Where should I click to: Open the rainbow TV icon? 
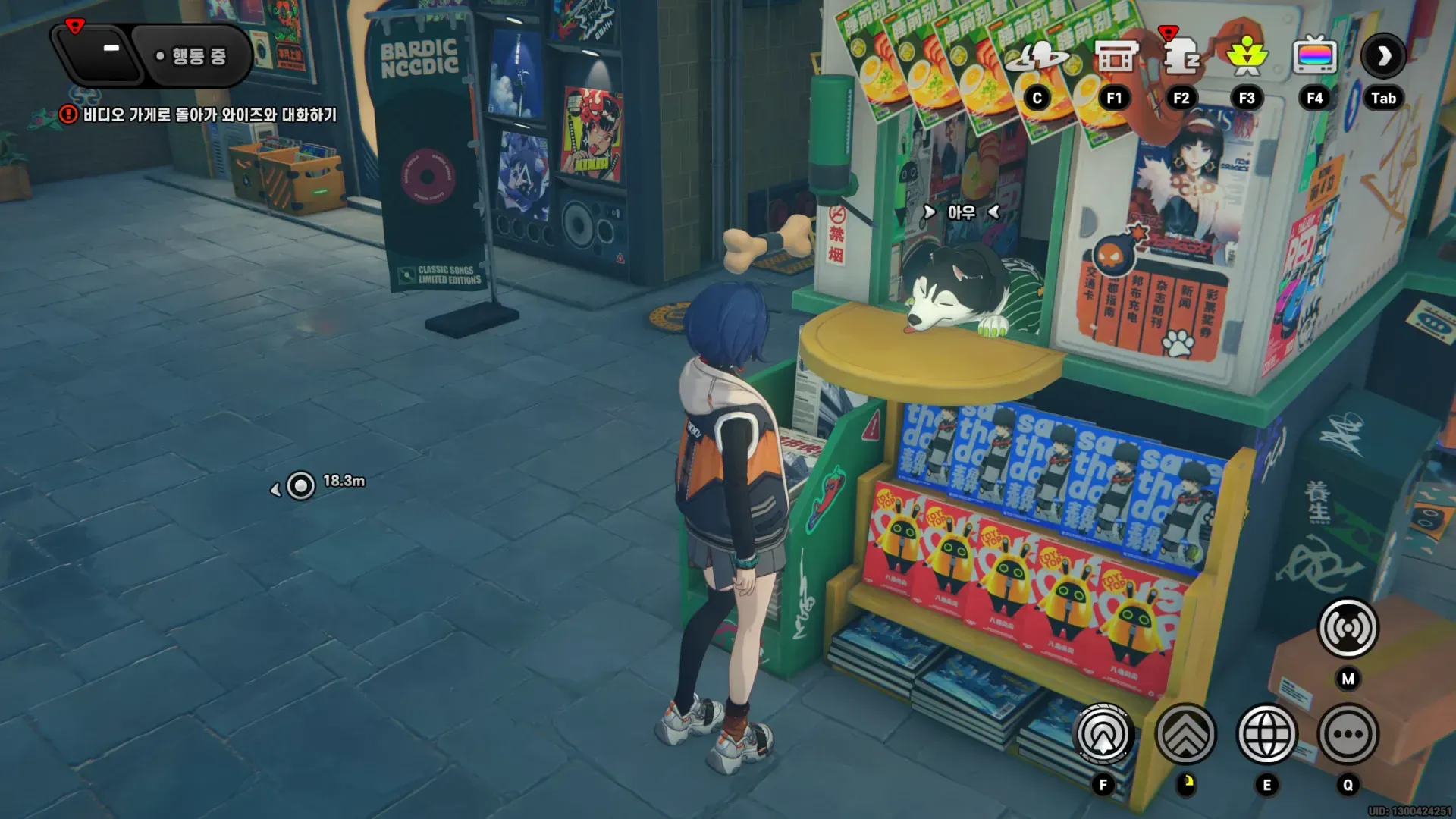point(1314,58)
